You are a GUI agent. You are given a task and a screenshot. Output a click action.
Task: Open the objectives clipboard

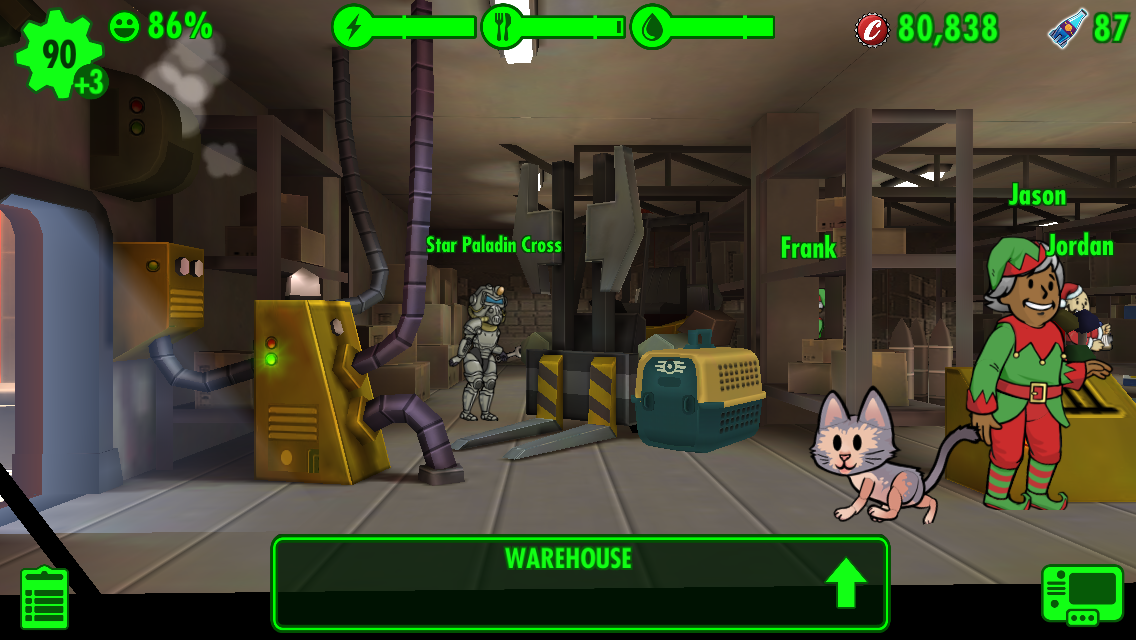(x=45, y=598)
